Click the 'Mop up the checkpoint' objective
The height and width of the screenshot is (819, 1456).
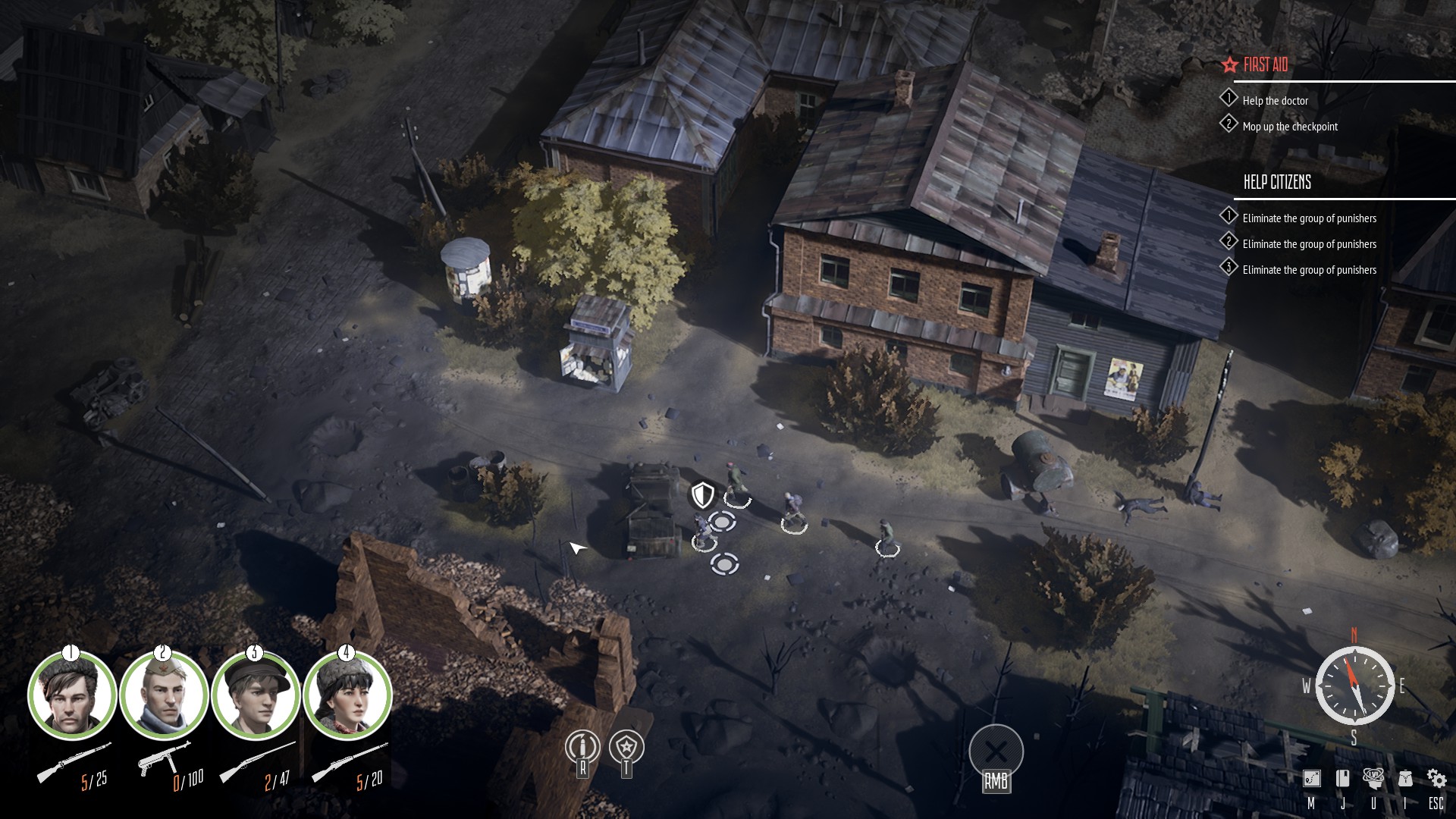pyautogui.click(x=1289, y=127)
